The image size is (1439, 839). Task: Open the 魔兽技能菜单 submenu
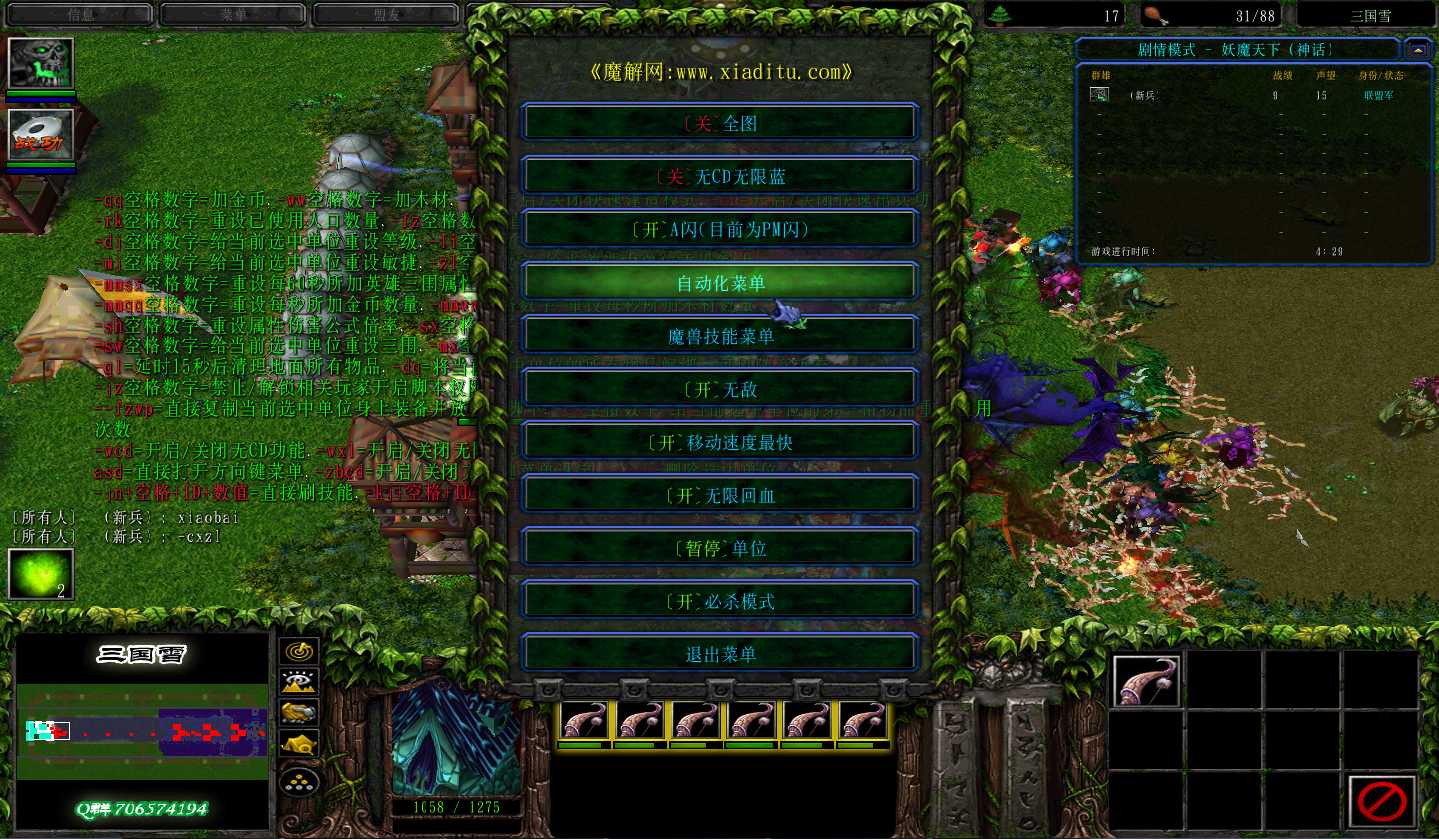click(719, 336)
